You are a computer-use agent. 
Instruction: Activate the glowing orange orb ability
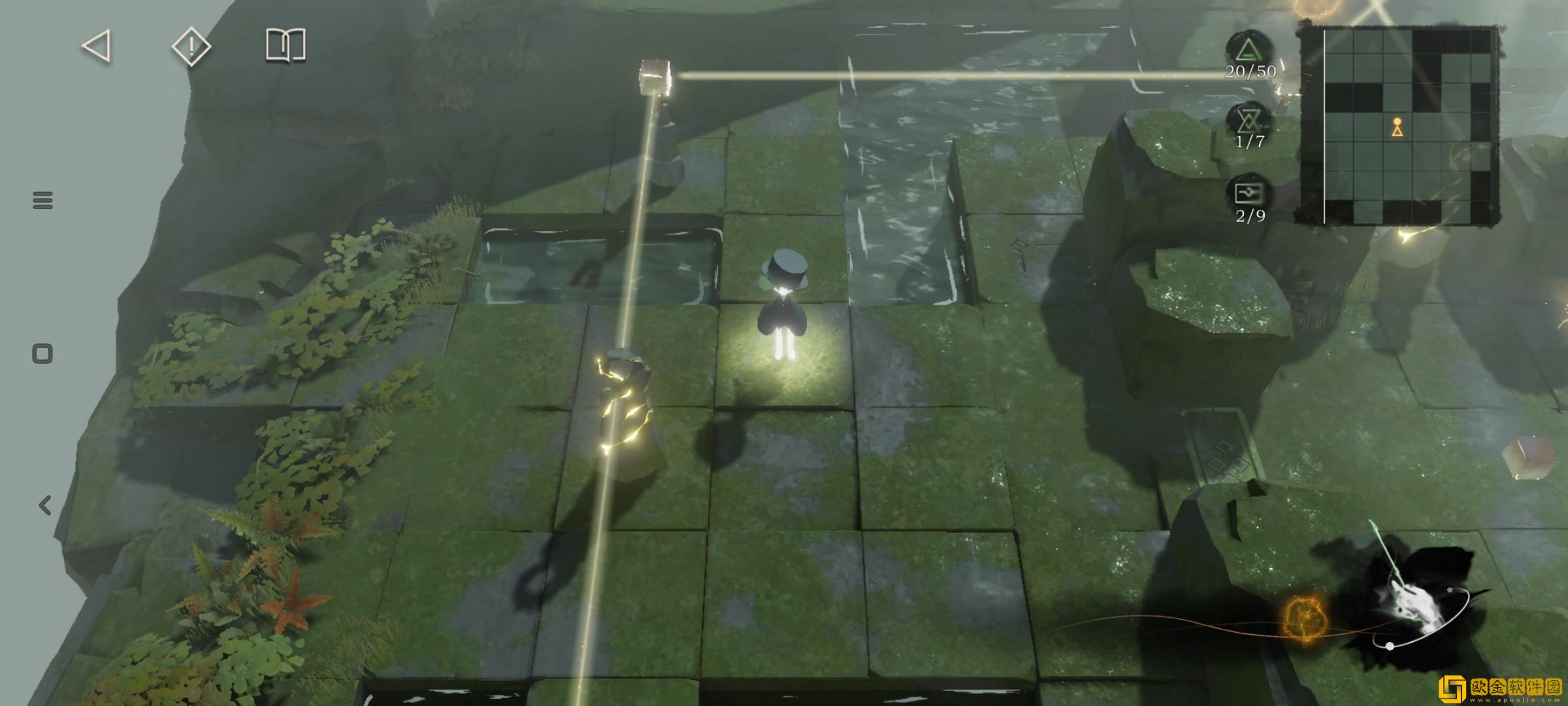tap(1305, 618)
